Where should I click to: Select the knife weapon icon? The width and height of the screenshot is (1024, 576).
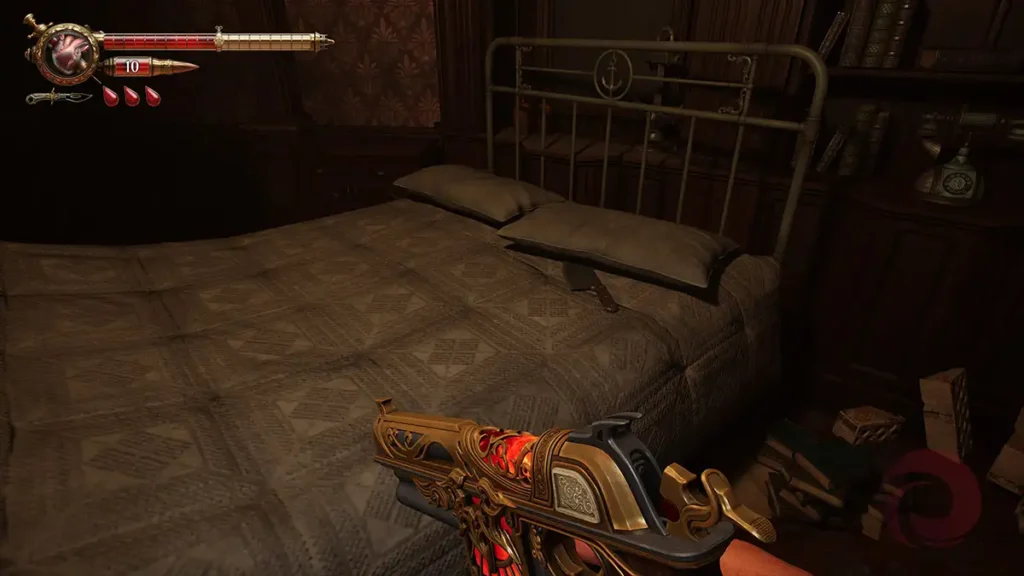click(x=59, y=97)
